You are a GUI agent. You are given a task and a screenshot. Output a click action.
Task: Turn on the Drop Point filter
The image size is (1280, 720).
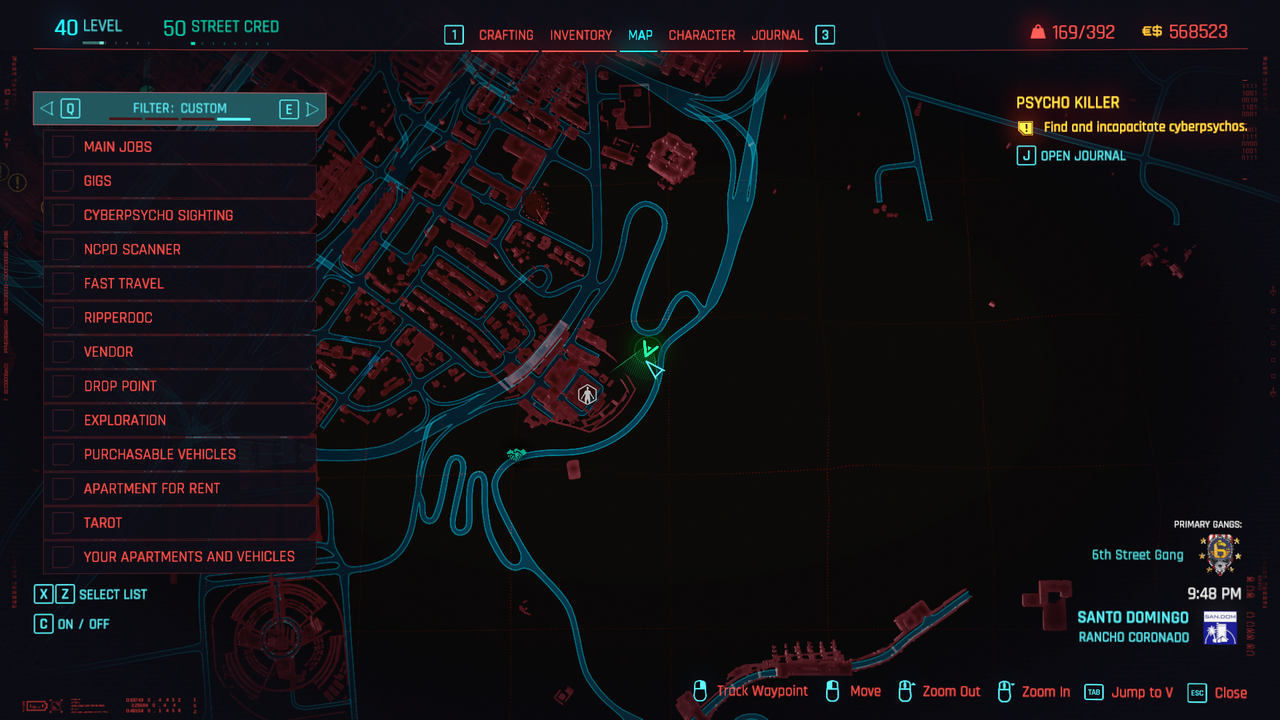point(64,386)
